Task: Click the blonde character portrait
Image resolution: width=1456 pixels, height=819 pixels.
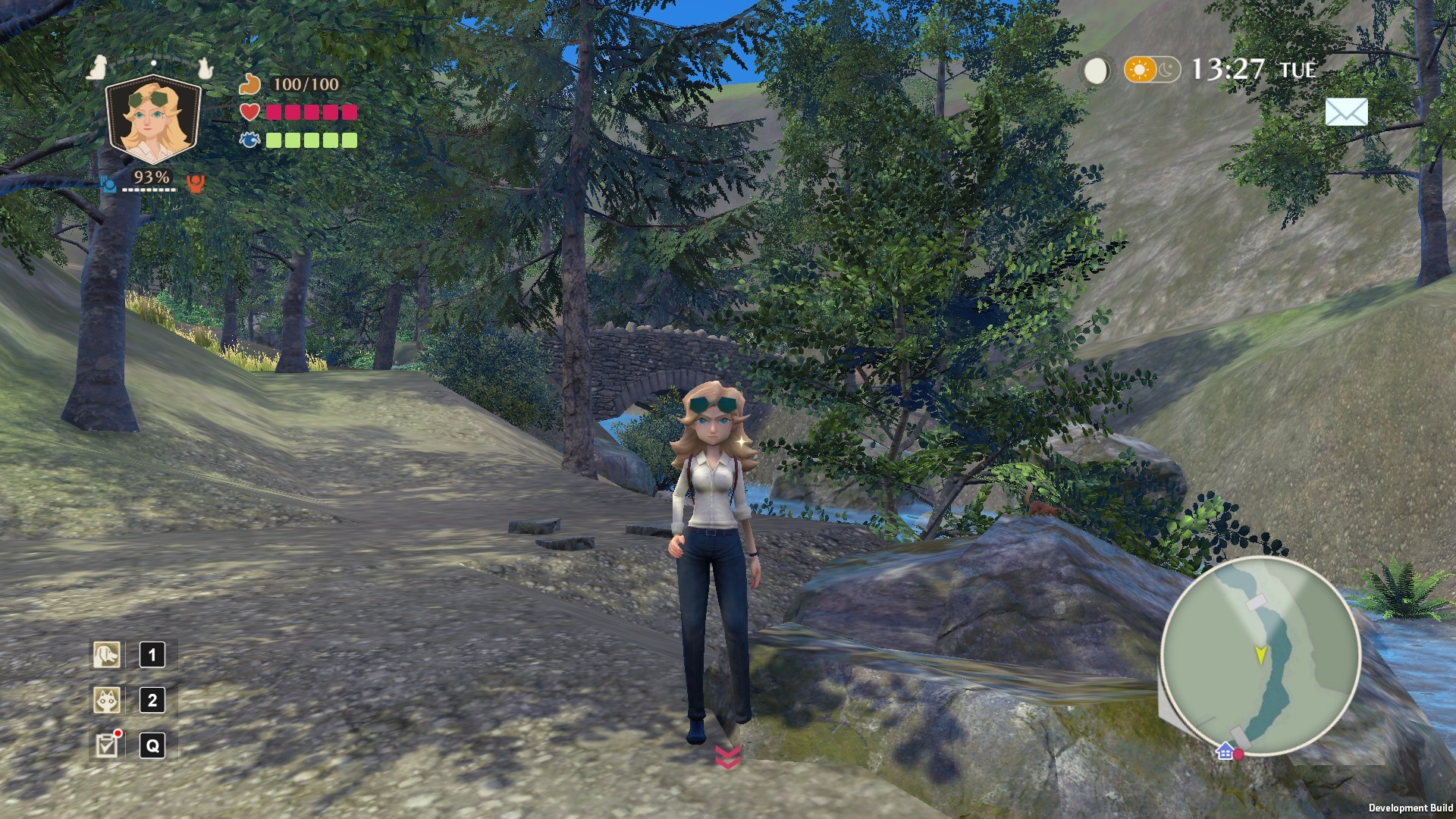Action: coord(153,121)
